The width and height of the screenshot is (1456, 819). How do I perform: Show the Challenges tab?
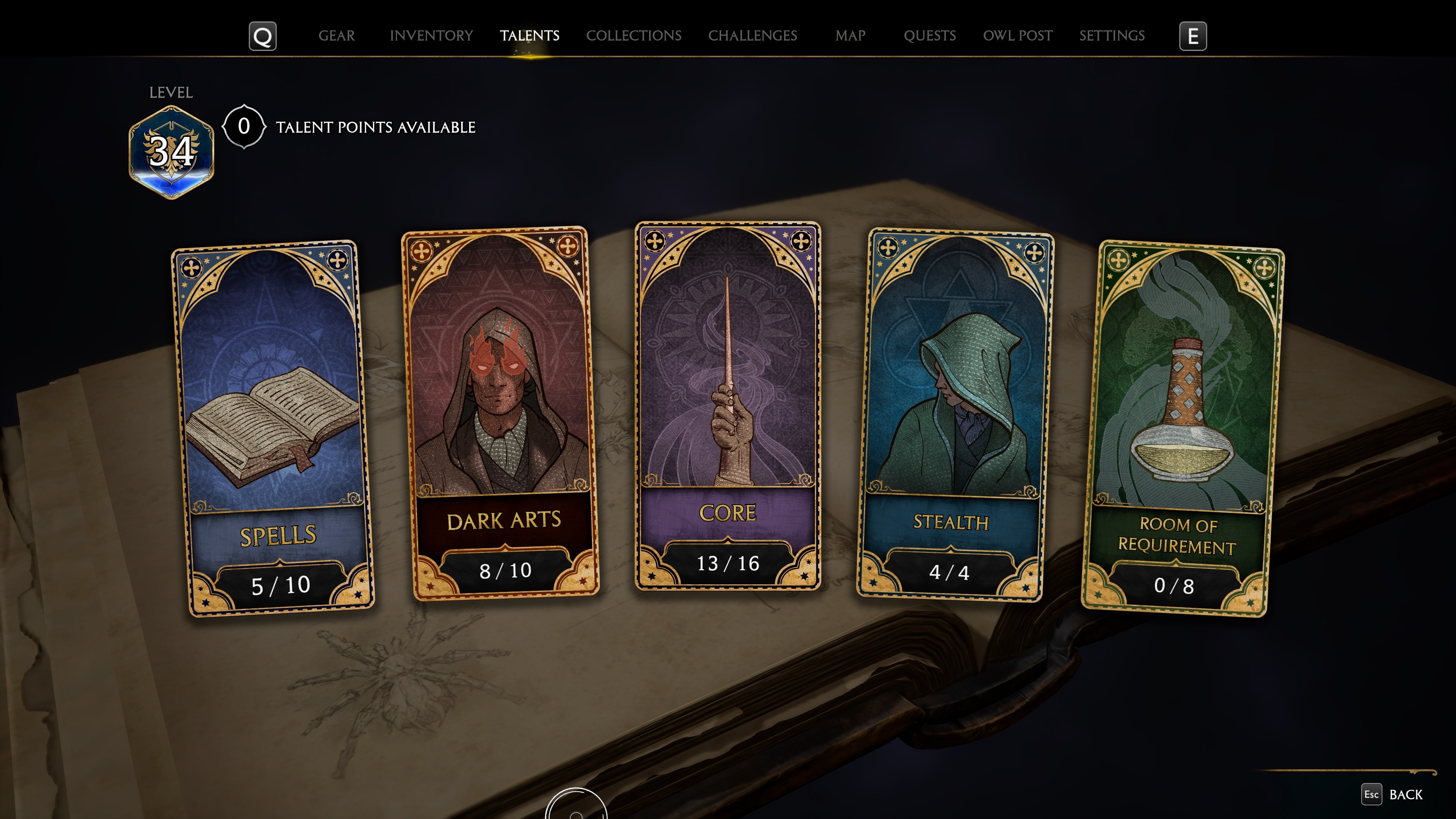(x=752, y=36)
